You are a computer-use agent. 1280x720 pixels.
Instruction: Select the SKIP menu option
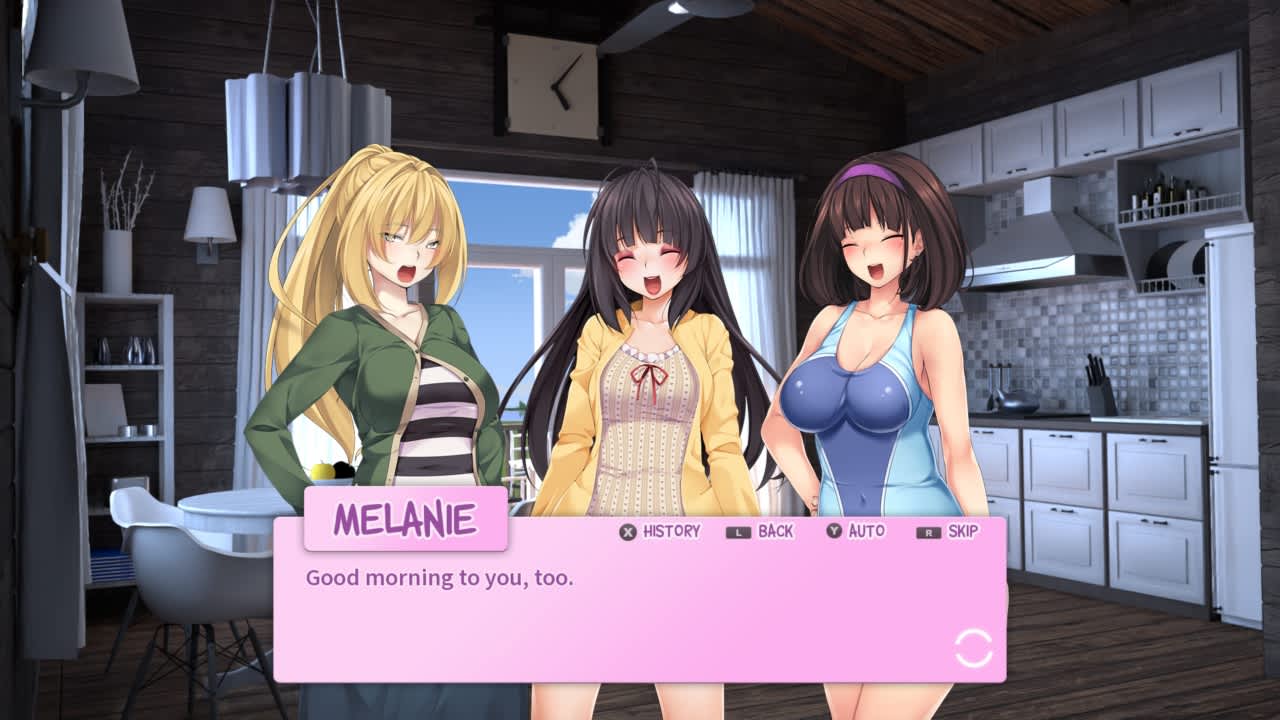[955, 532]
